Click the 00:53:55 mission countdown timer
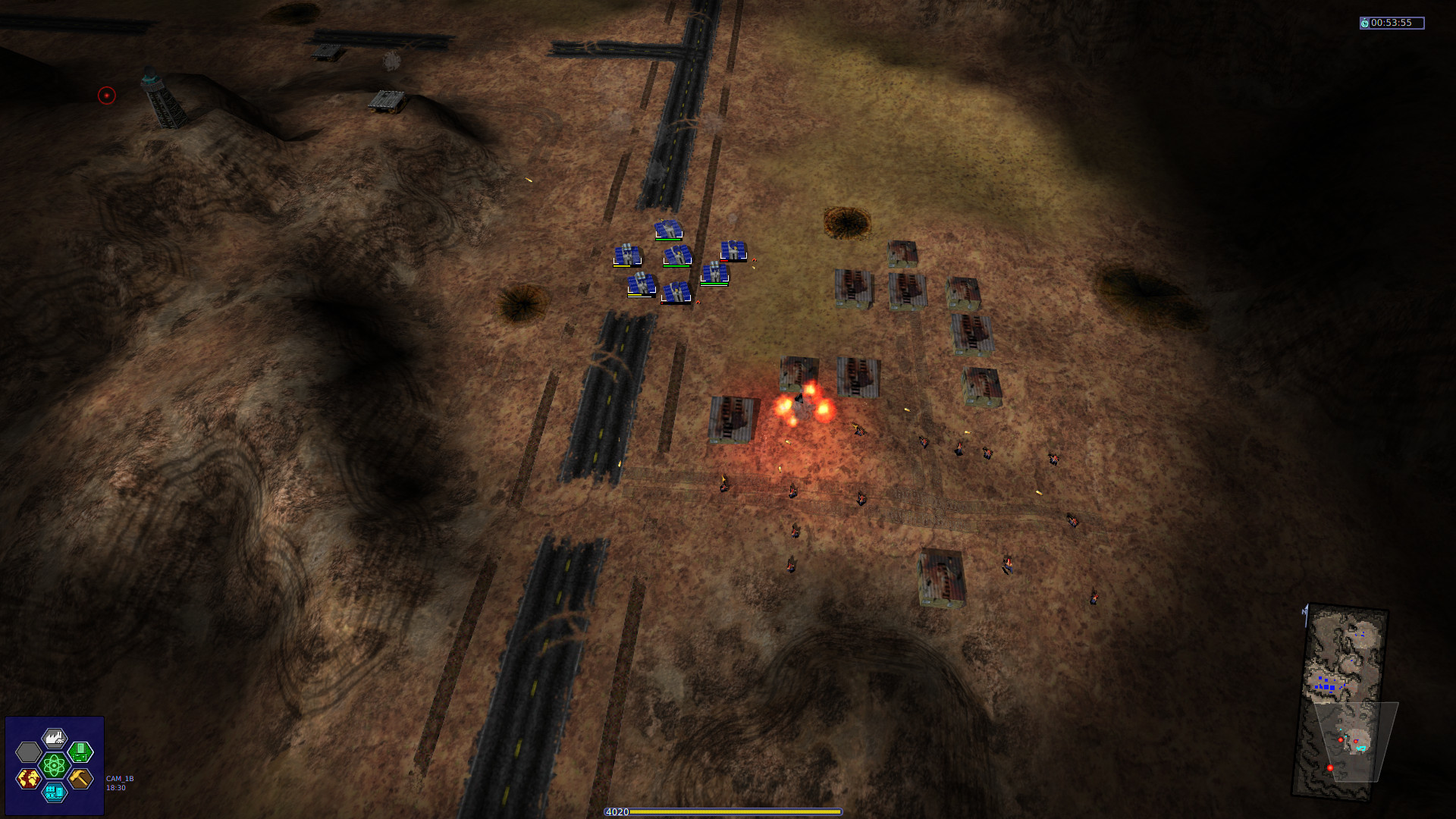 pos(1395,22)
